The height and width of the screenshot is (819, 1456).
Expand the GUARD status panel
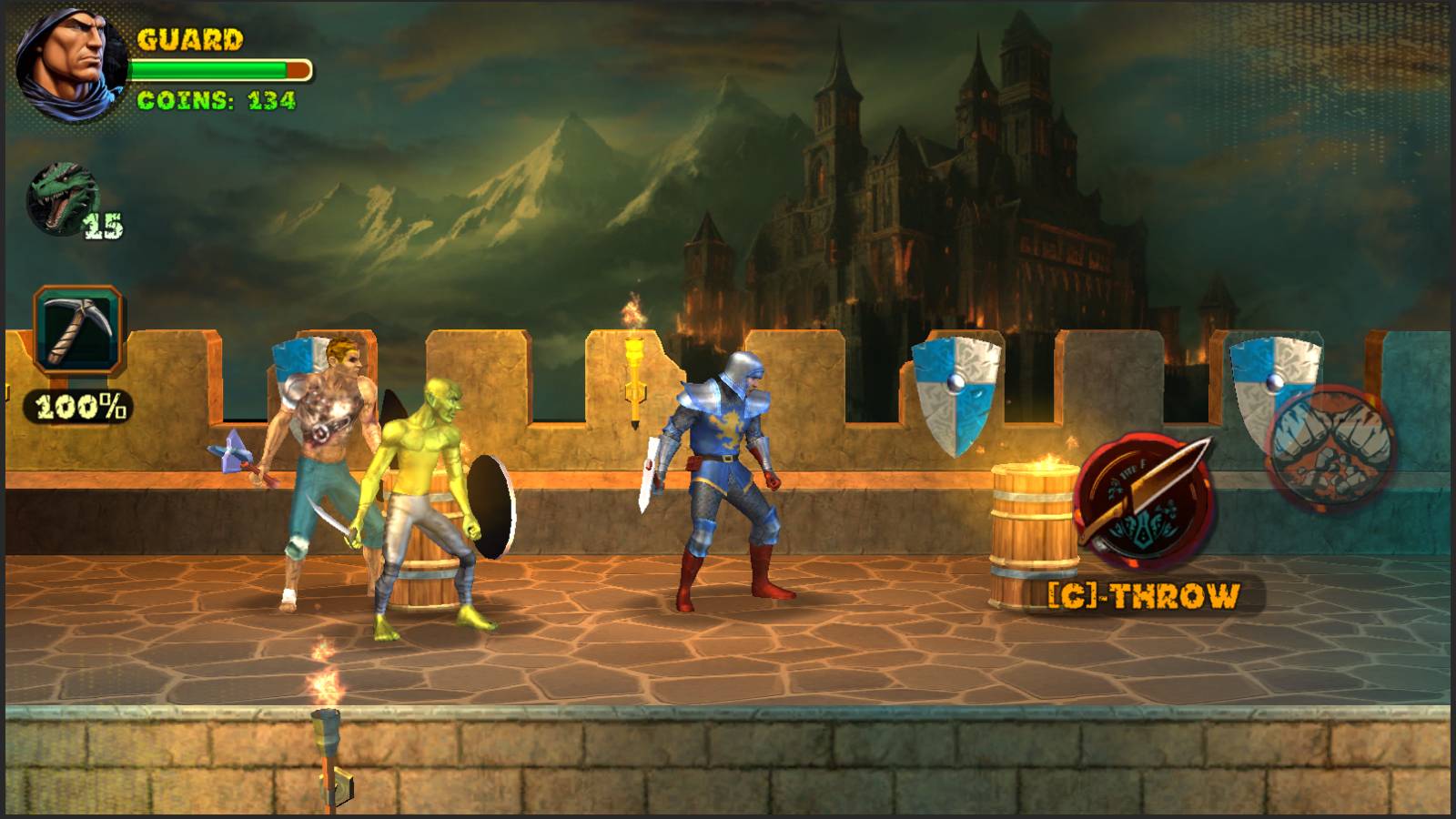[164, 64]
